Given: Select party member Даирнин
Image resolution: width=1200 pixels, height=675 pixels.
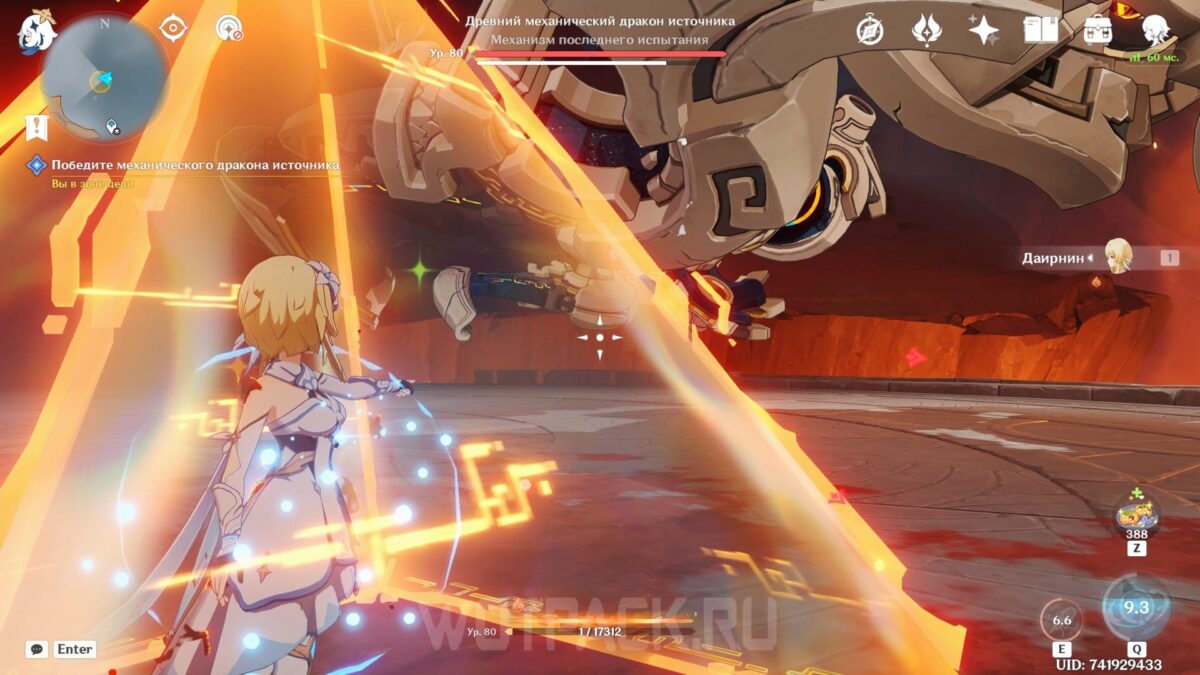Looking at the screenshot, I should point(1116,257).
